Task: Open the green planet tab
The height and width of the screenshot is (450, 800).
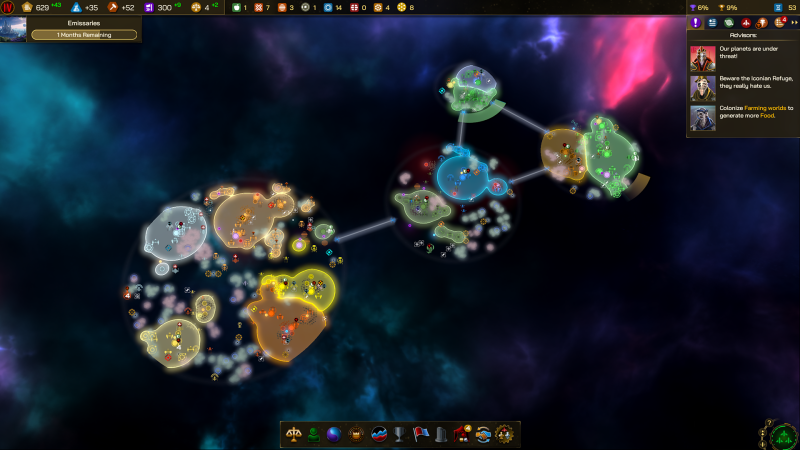Action: (729, 23)
